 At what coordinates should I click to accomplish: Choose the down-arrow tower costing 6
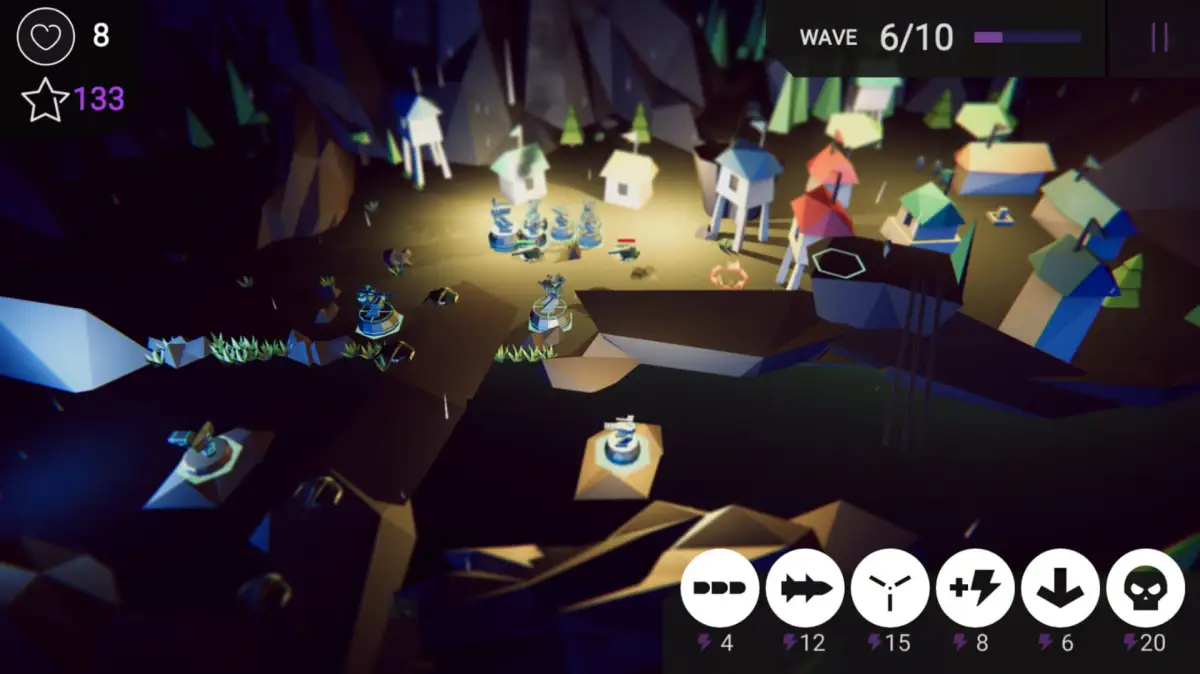[x=1061, y=588]
